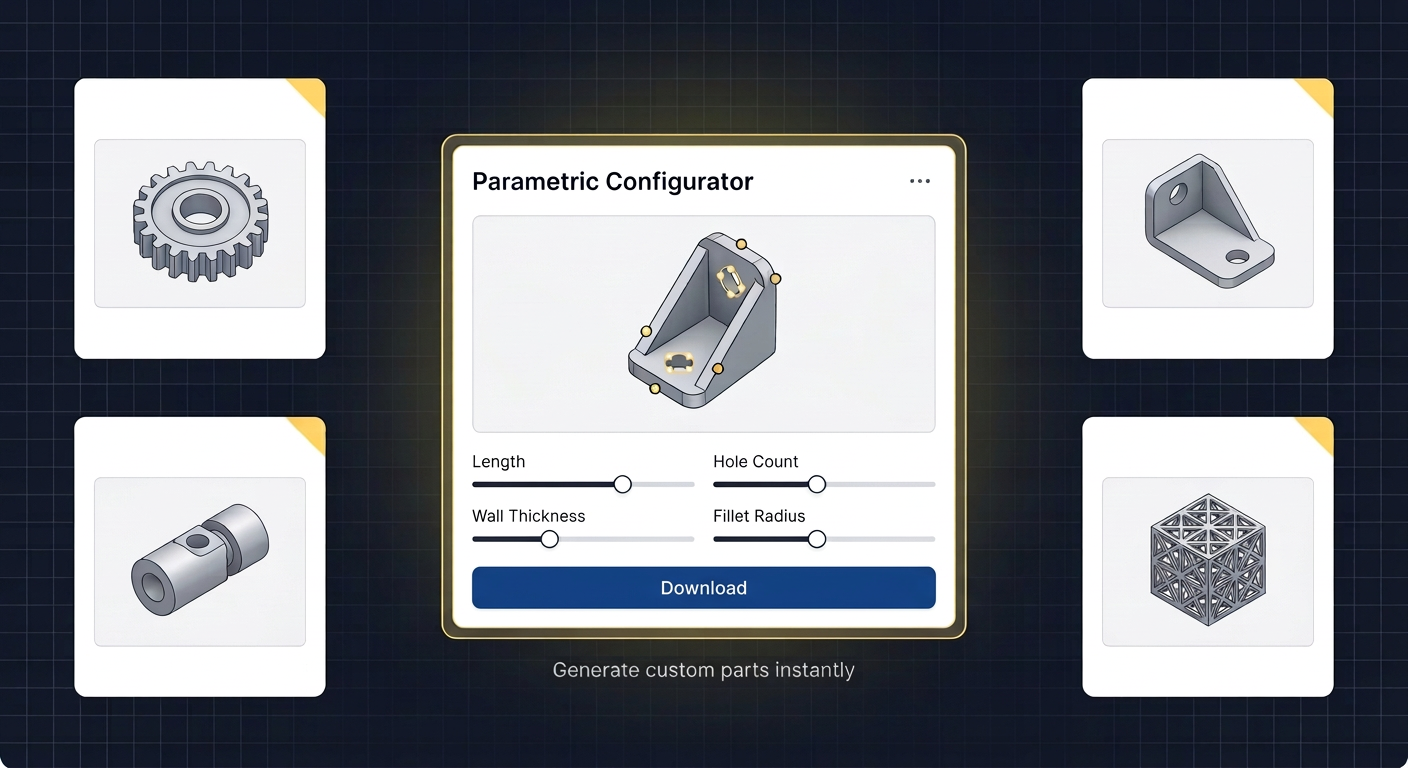Open the L-bracket part thumbnail
Screen dimensions: 1408x768
coord(1207,223)
